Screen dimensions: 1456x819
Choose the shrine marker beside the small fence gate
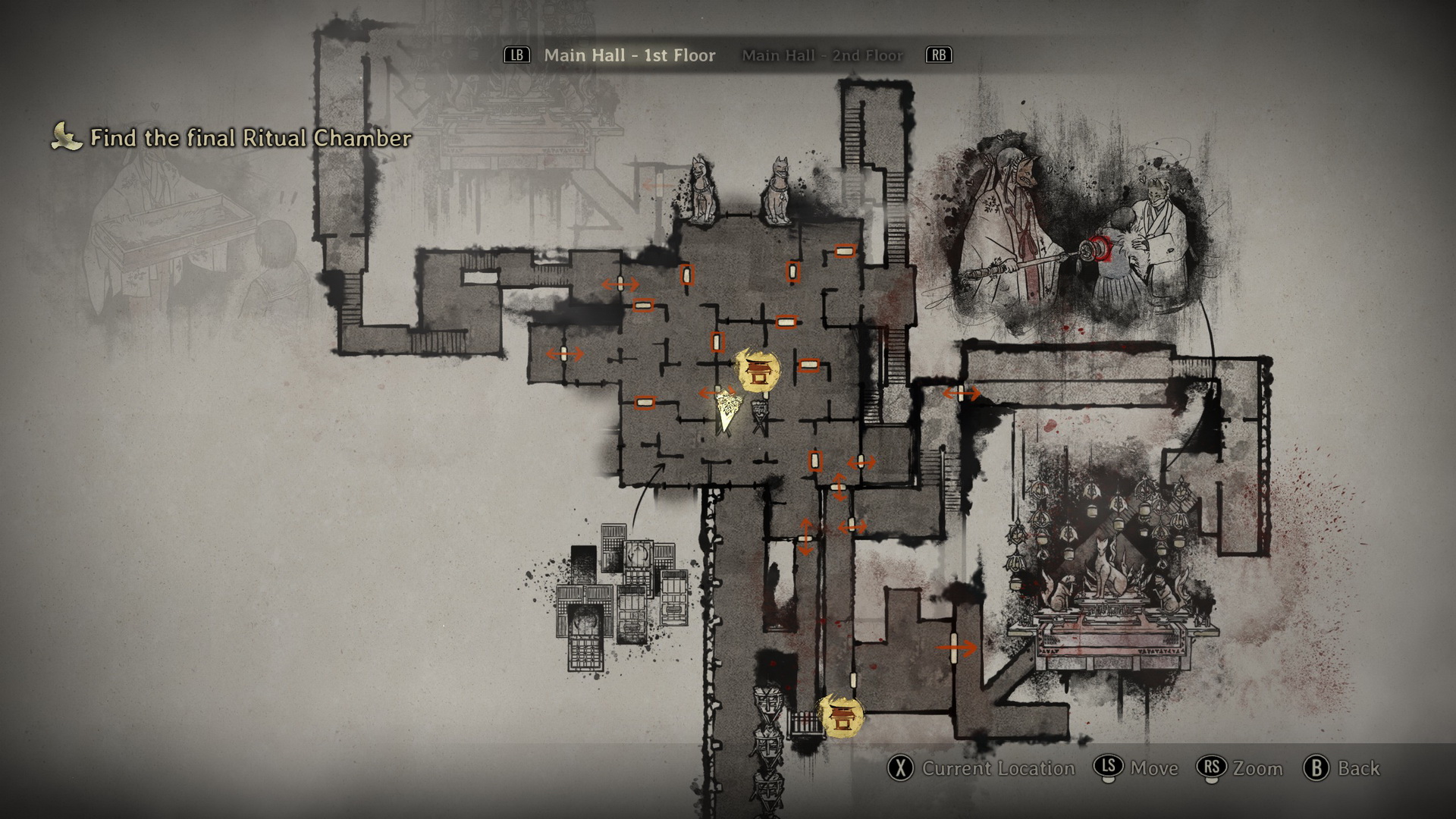pos(842,717)
